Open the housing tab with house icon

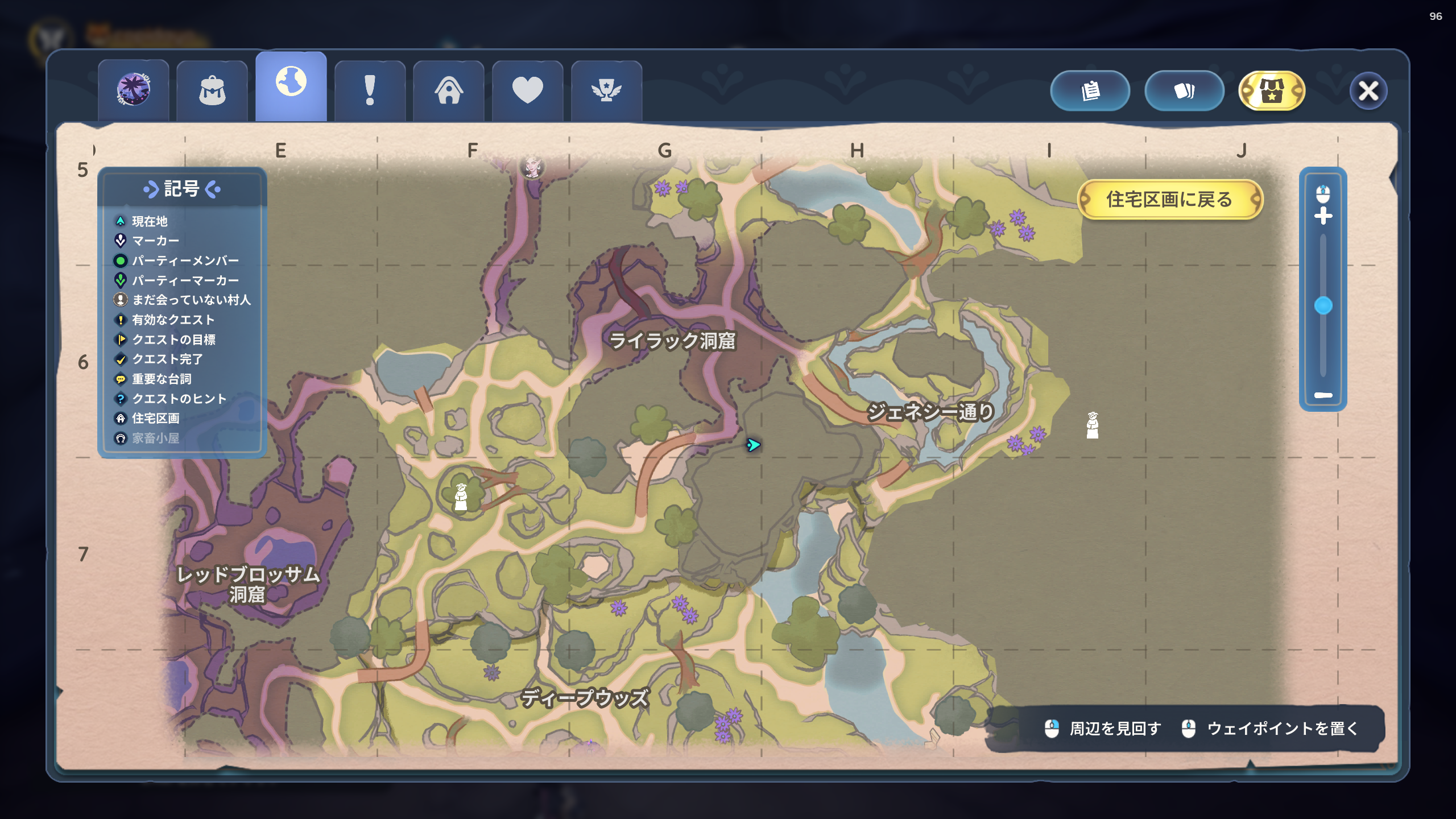pyautogui.click(x=449, y=91)
